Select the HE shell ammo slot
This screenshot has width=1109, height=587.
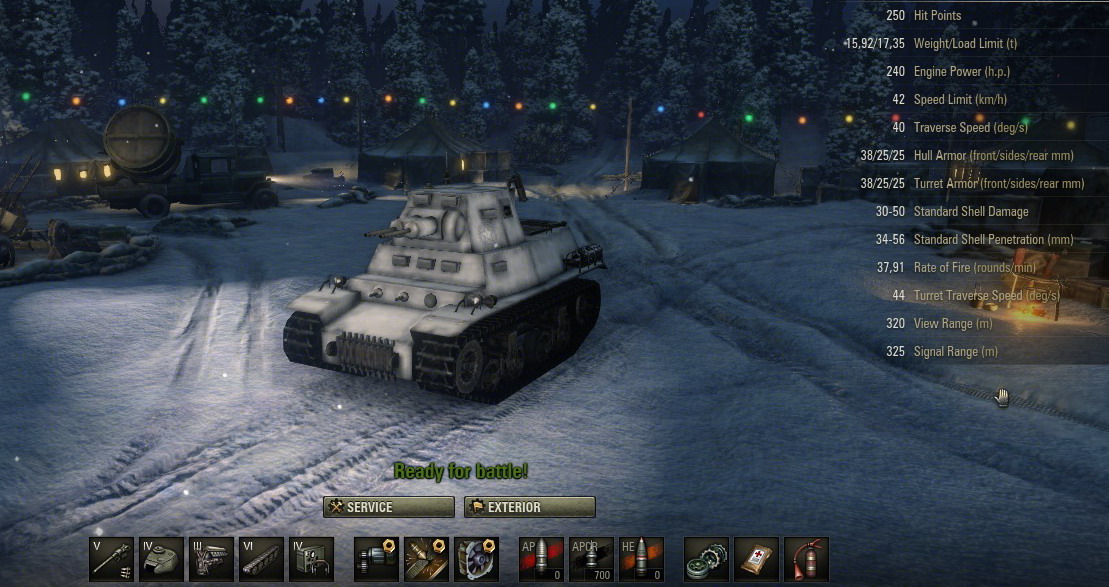(x=641, y=559)
